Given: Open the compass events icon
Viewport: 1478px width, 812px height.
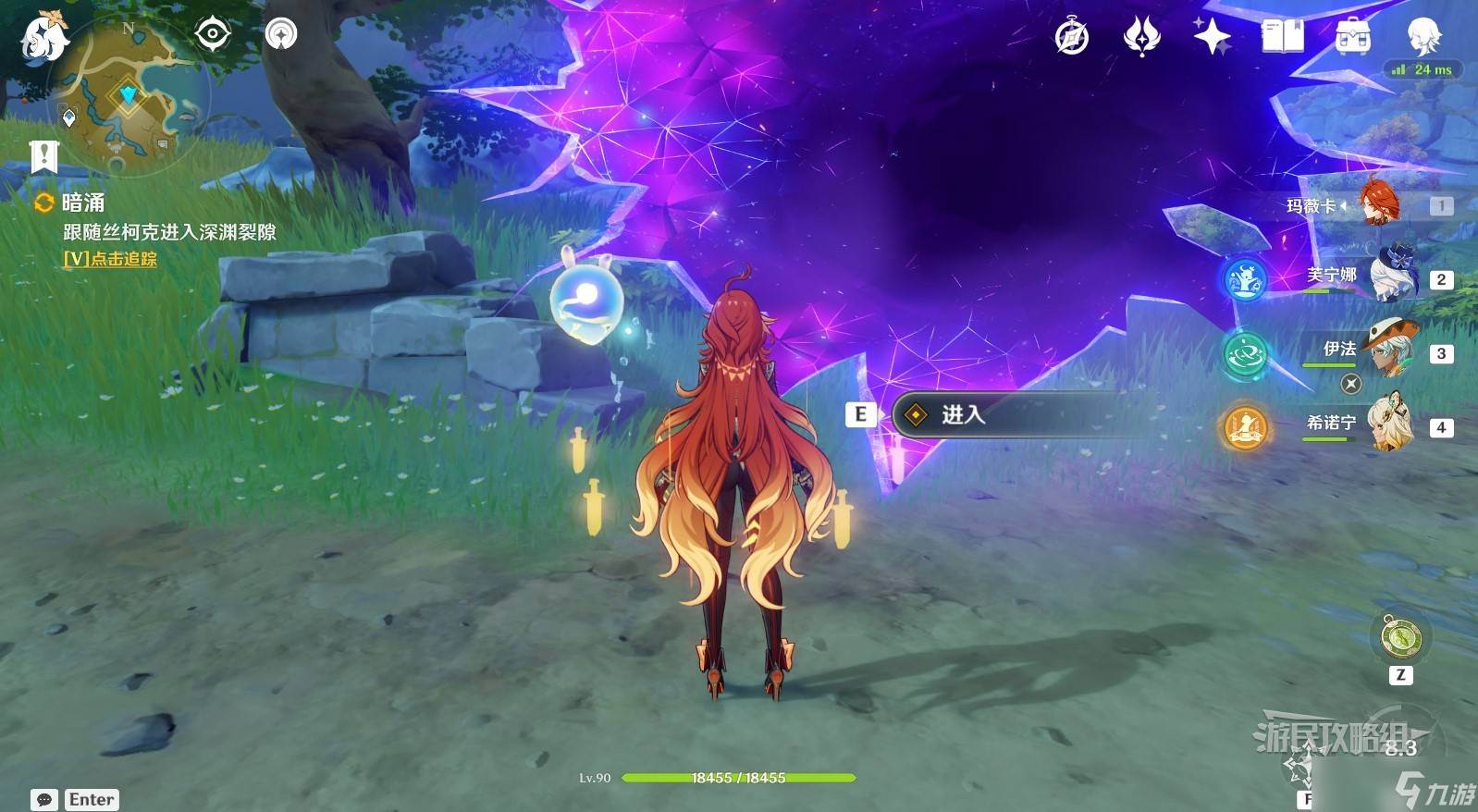Looking at the screenshot, I should pos(1071,37).
